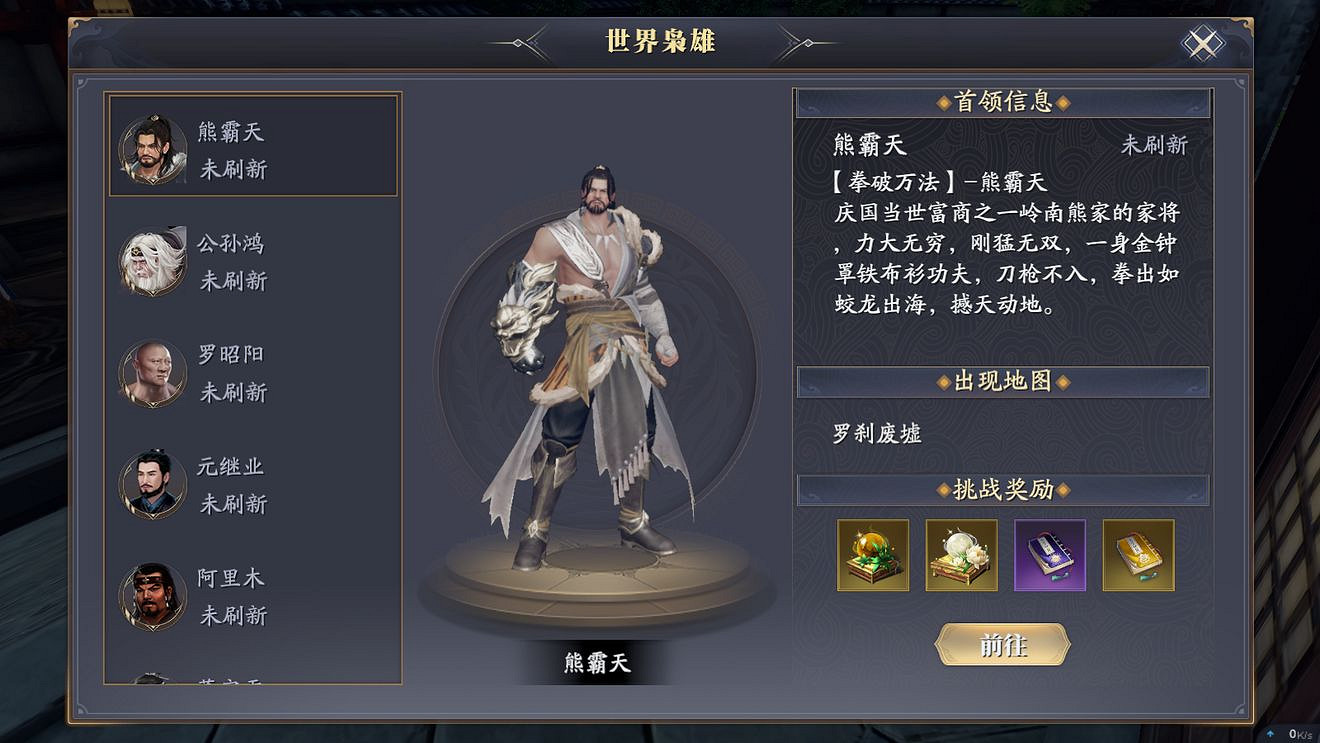The width and height of the screenshot is (1320, 743).
Task: Open the golden orb reward item
Action: click(872, 556)
